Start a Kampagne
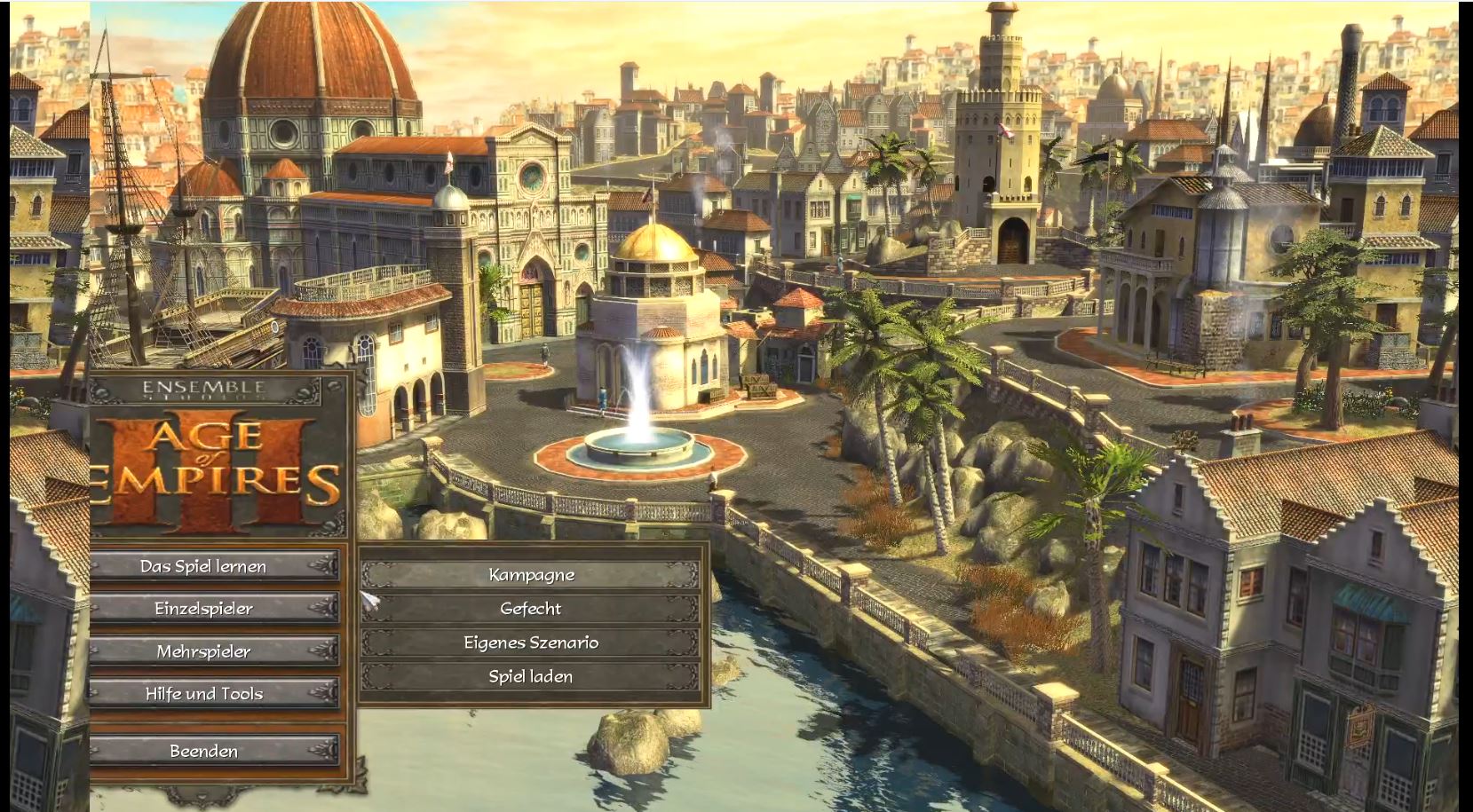The image size is (1473, 812). coord(531,575)
